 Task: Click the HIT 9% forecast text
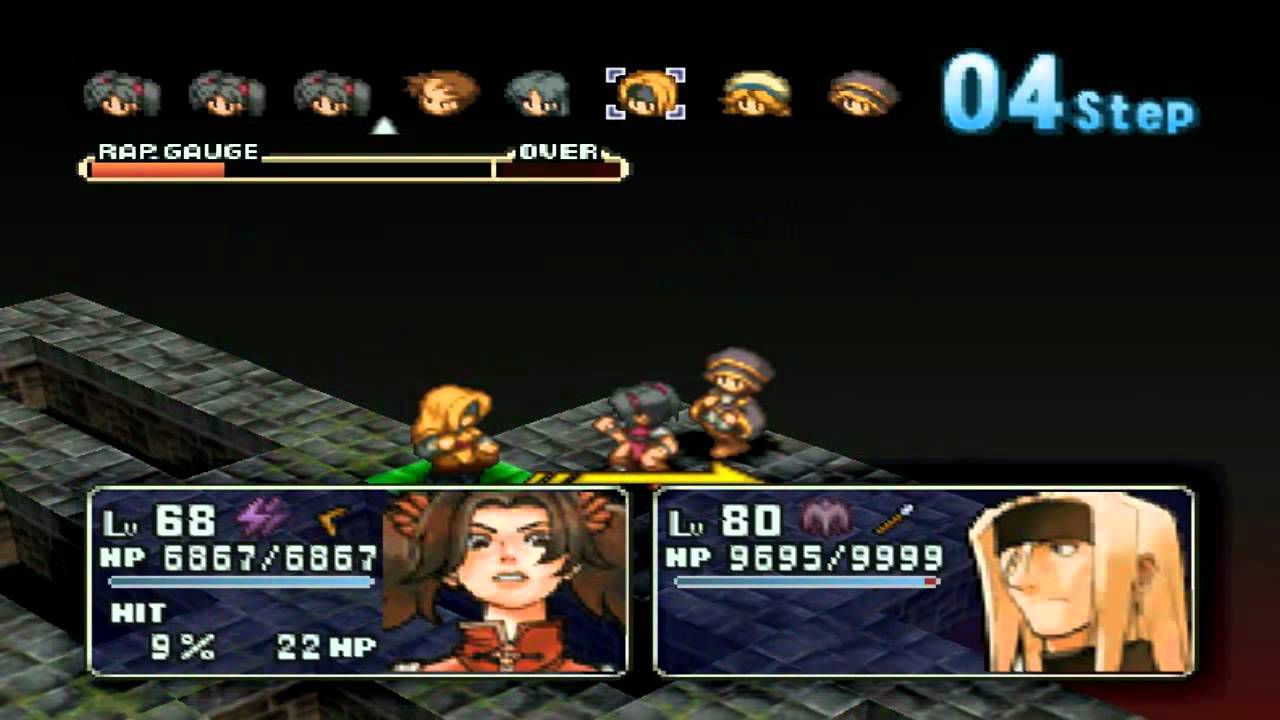pos(160,630)
